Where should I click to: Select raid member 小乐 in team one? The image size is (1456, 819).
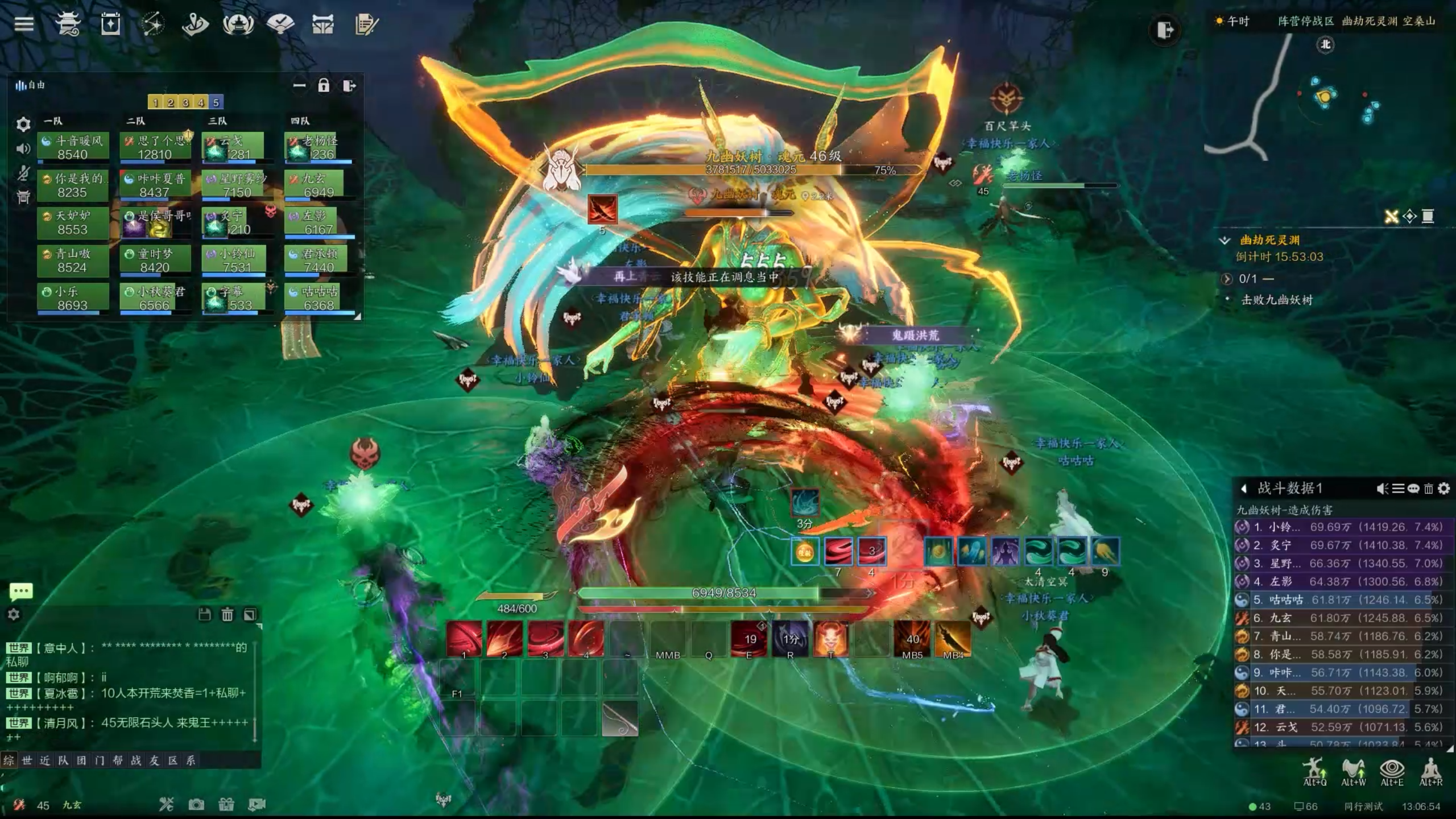click(x=73, y=299)
